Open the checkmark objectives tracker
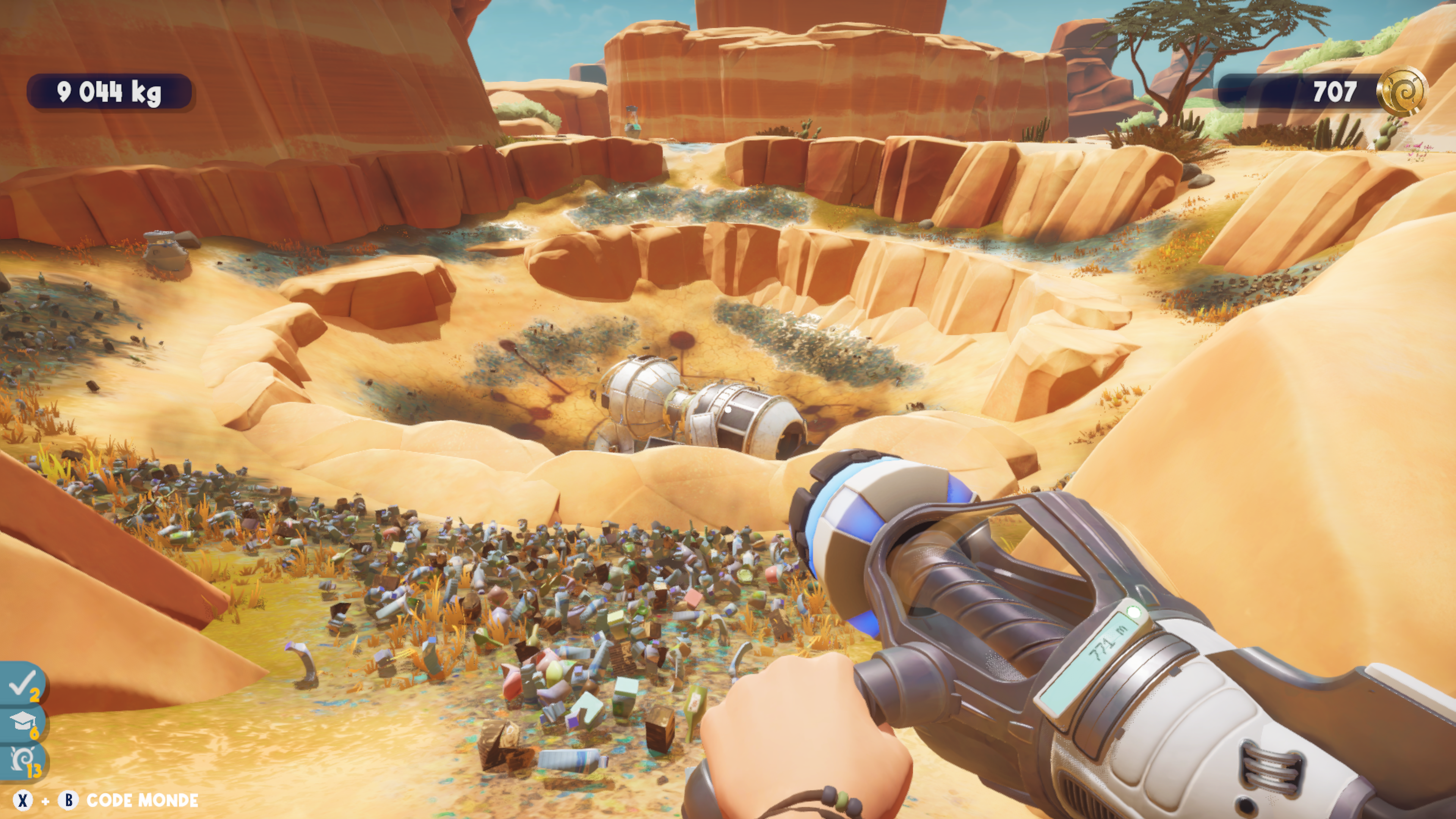1456x819 pixels. click(x=23, y=684)
